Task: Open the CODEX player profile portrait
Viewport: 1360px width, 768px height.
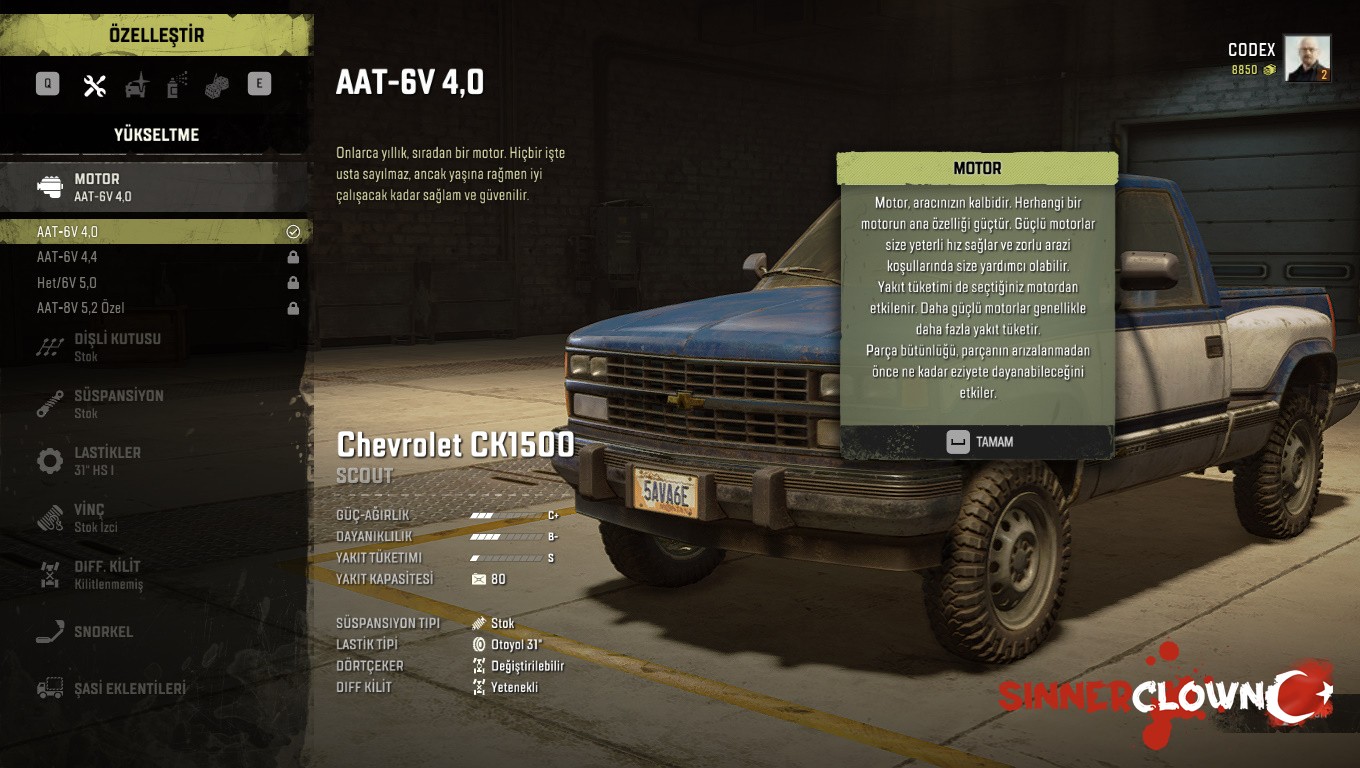Action: (1307, 59)
